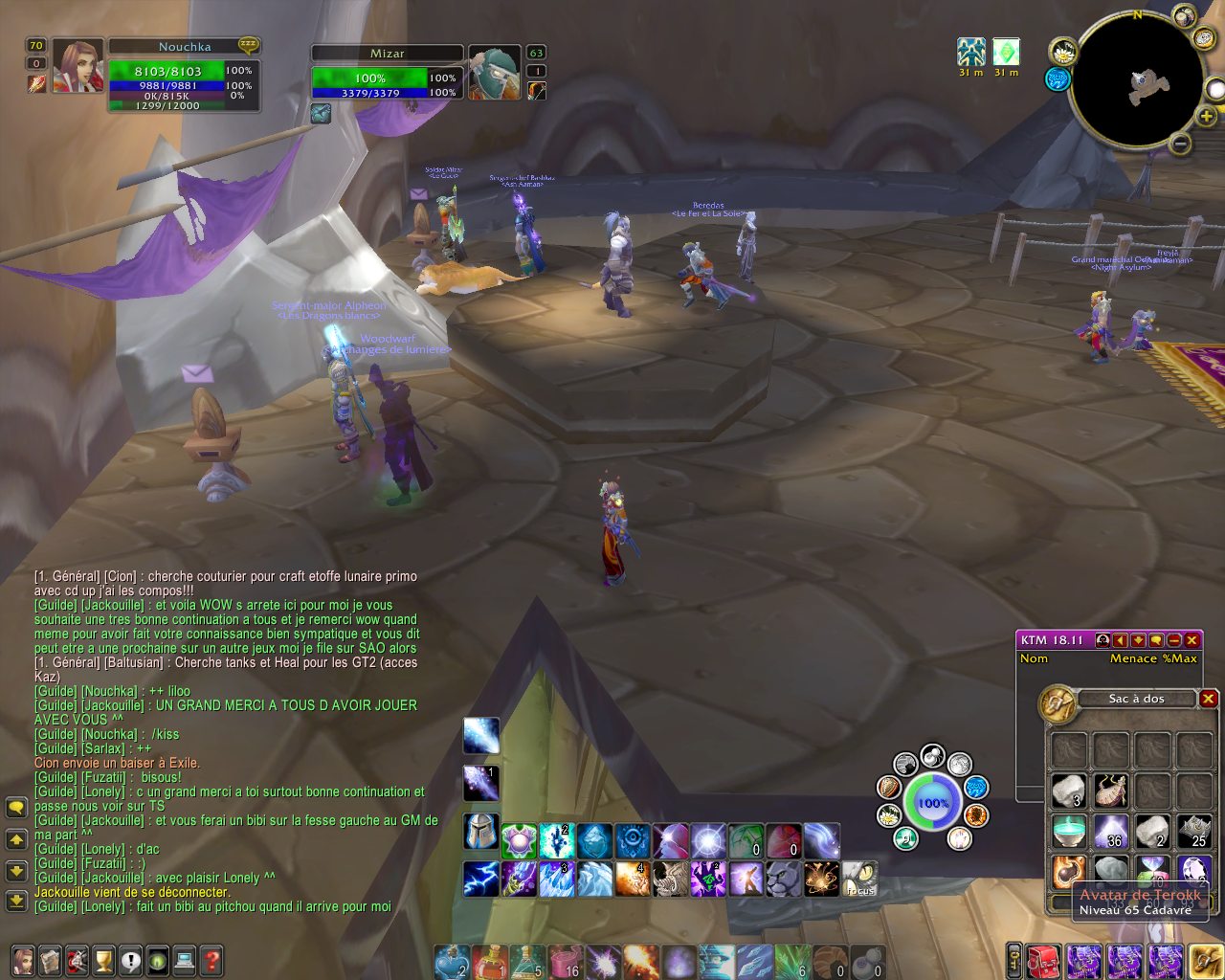The width and height of the screenshot is (1225, 980).
Task: Minimize the KTM window with the minus button
Action: (1174, 640)
